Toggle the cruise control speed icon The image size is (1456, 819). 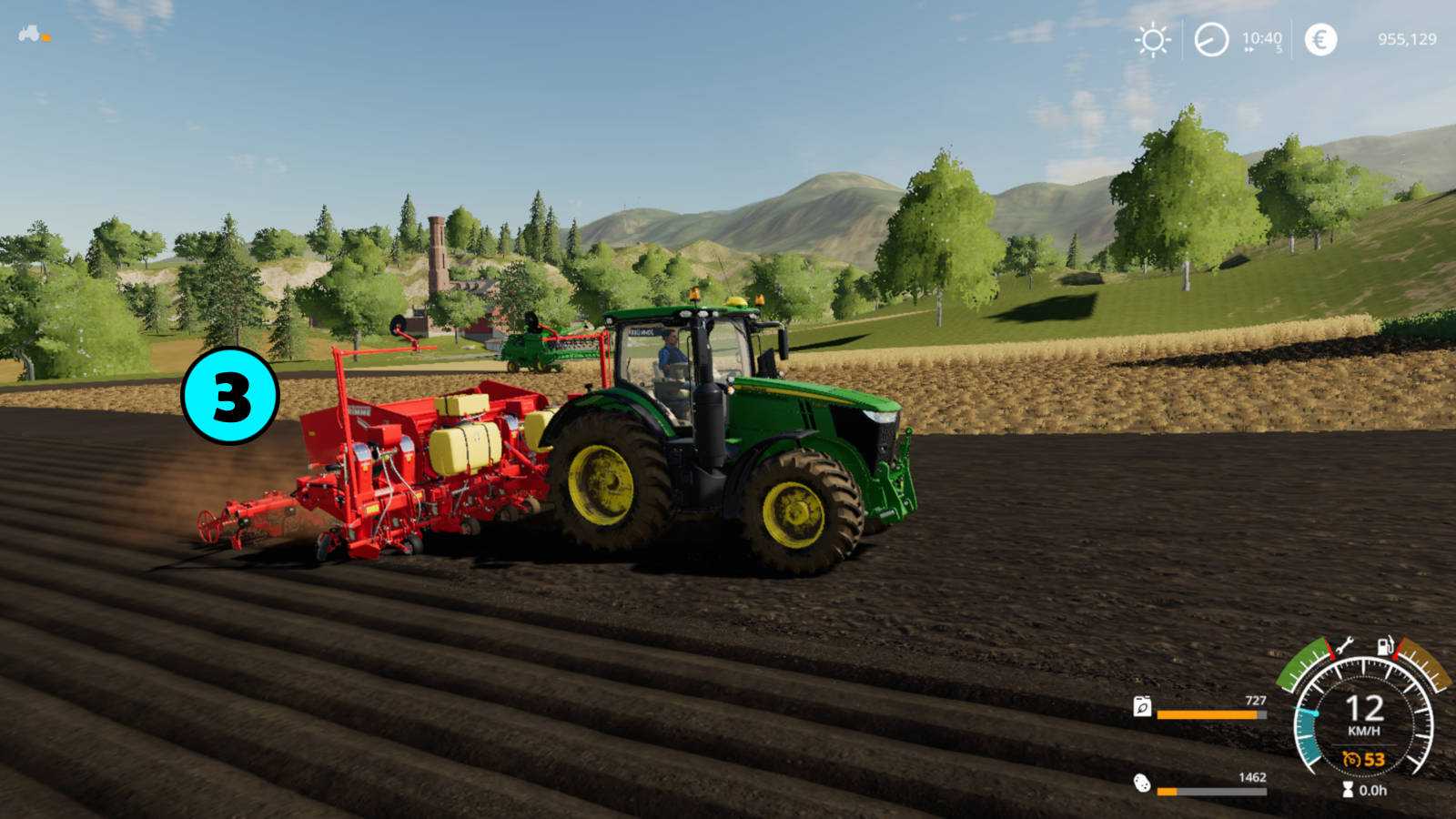pos(1352,759)
